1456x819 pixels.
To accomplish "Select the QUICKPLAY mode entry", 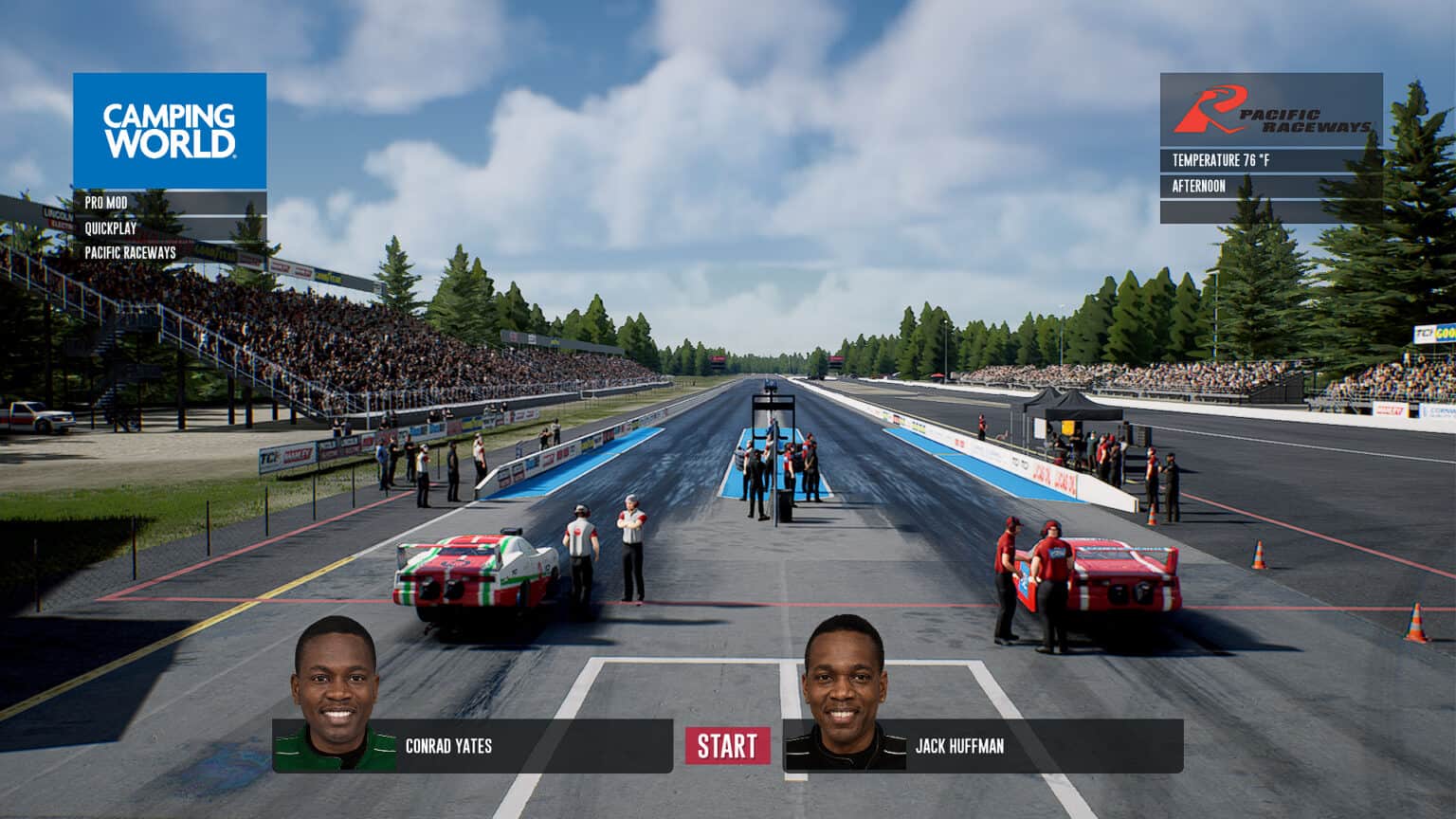I will pos(109,227).
